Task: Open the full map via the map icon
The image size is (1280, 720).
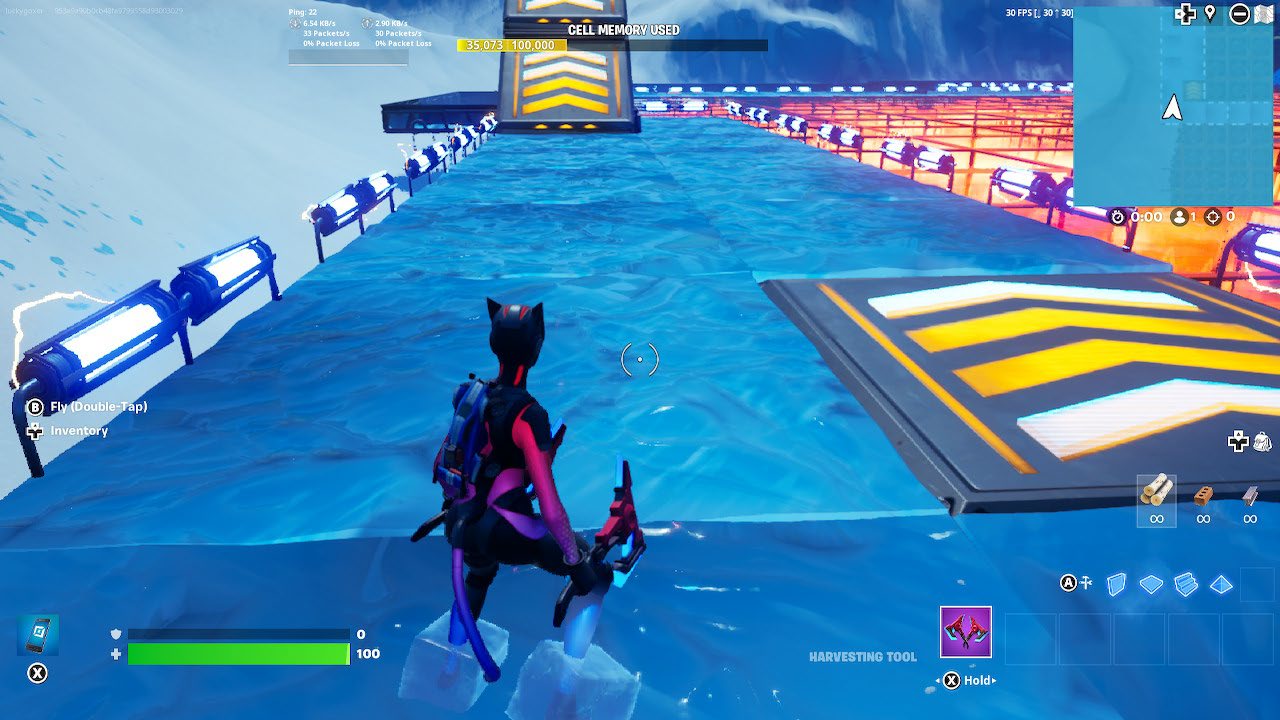Action: click(x=1264, y=14)
